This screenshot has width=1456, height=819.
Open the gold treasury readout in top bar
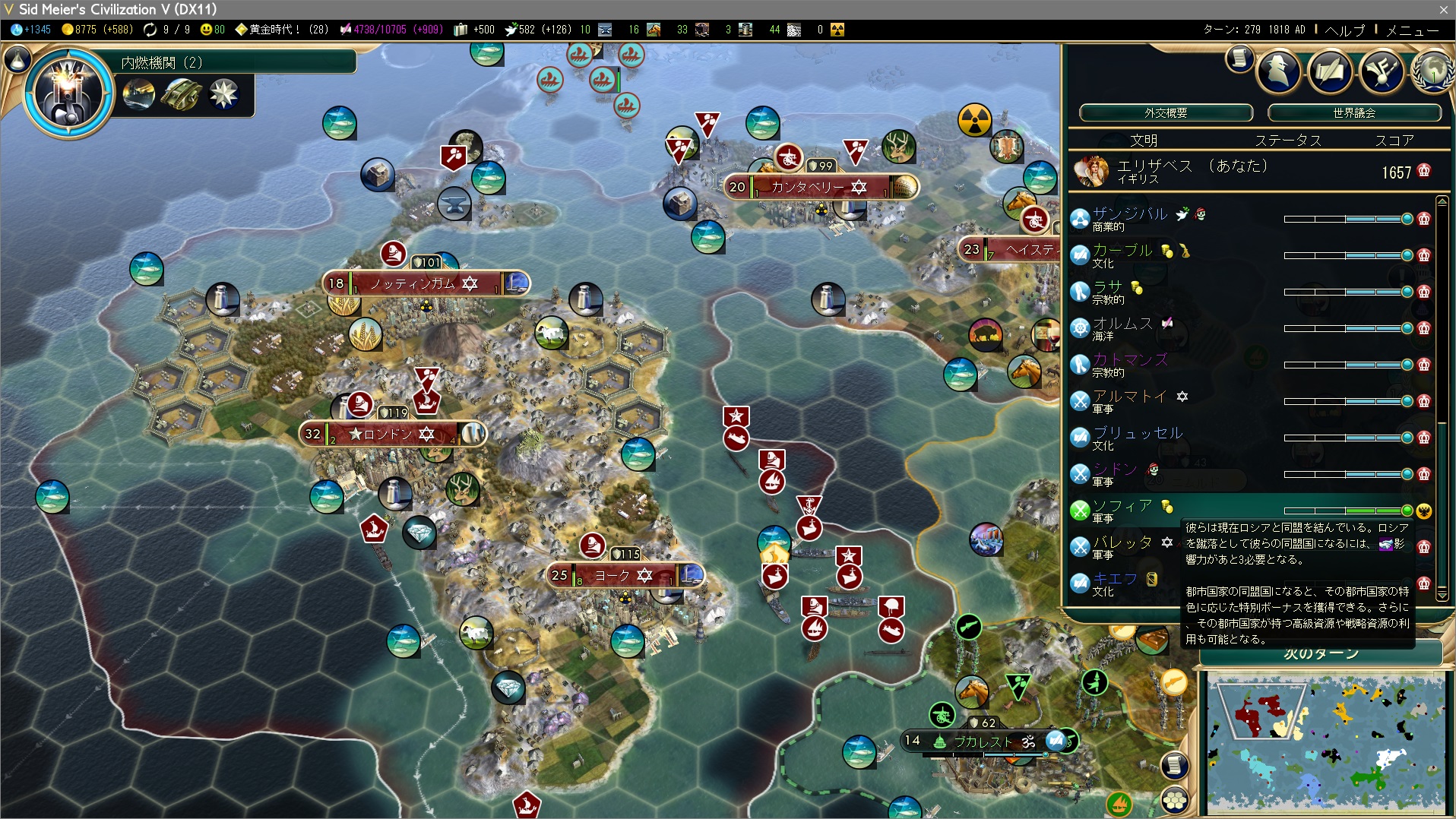tap(96, 30)
